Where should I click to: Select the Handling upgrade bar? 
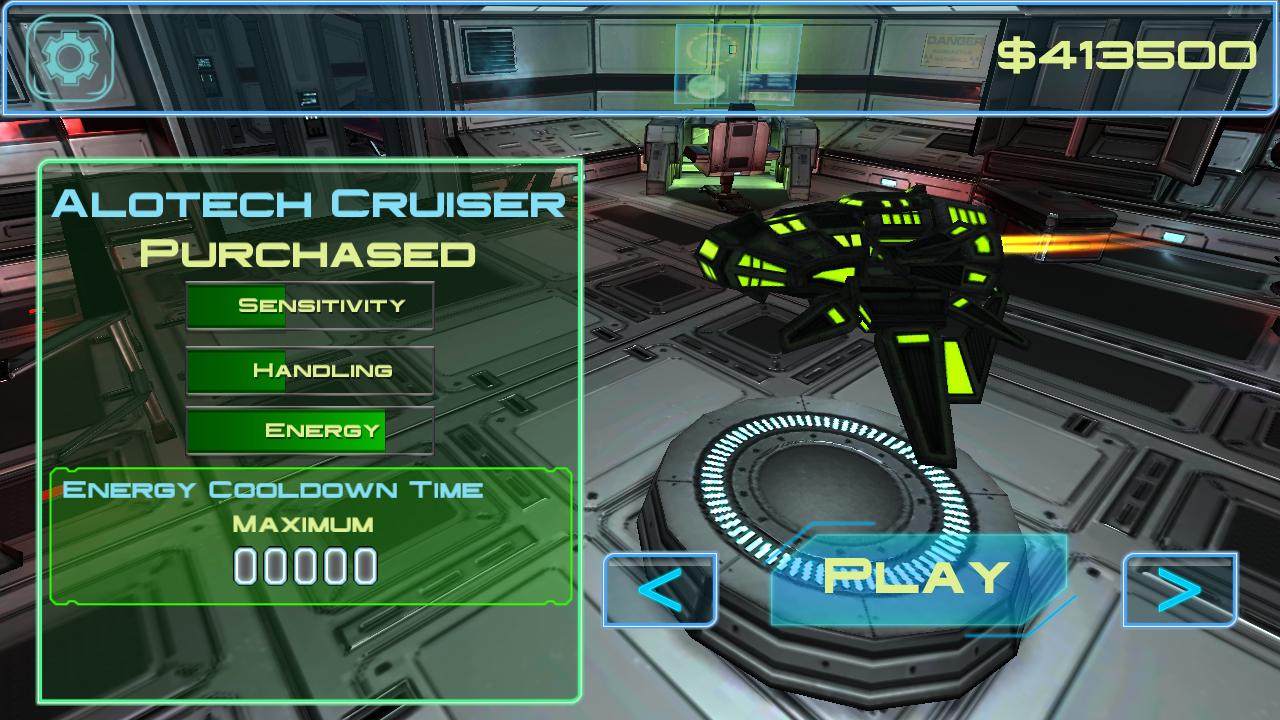pos(310,371)
